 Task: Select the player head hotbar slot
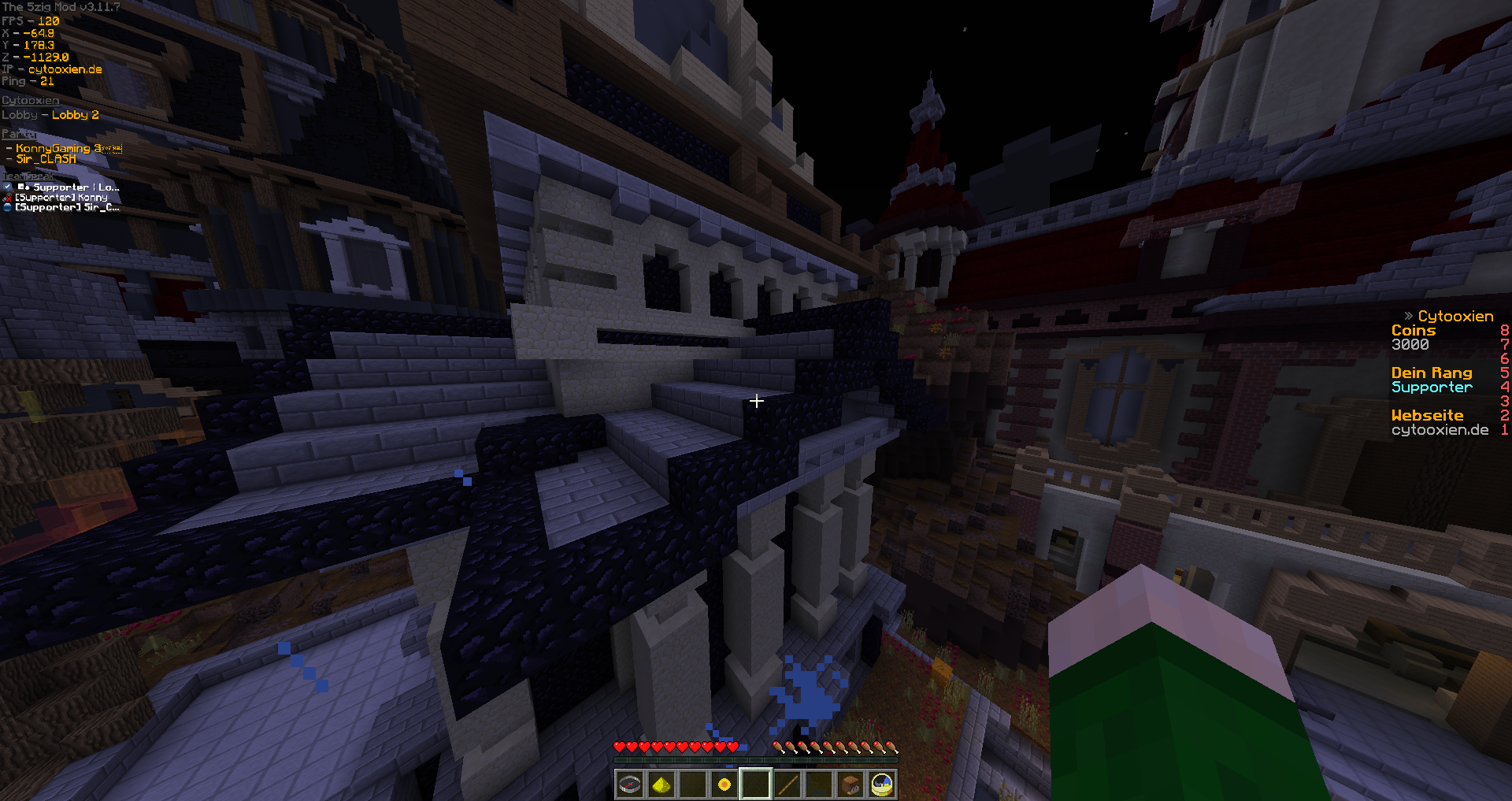pos(850,784)
